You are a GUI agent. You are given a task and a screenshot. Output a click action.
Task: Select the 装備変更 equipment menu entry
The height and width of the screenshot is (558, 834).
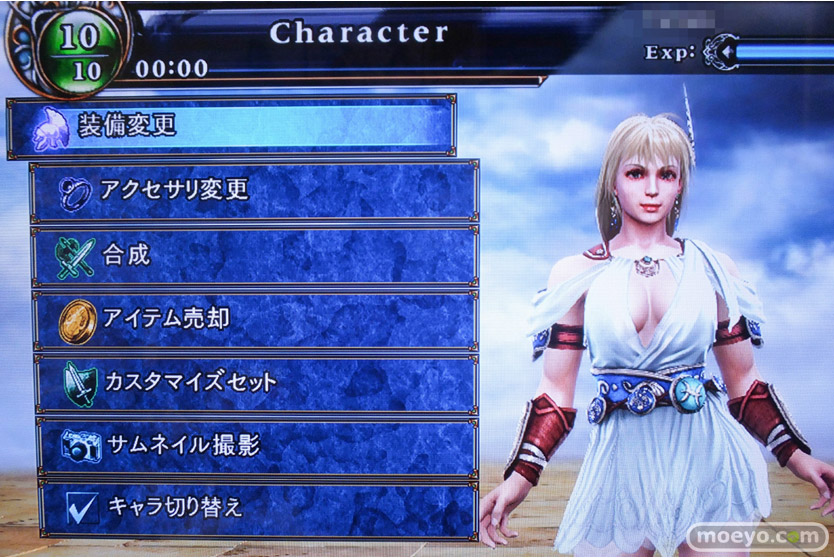230,127
